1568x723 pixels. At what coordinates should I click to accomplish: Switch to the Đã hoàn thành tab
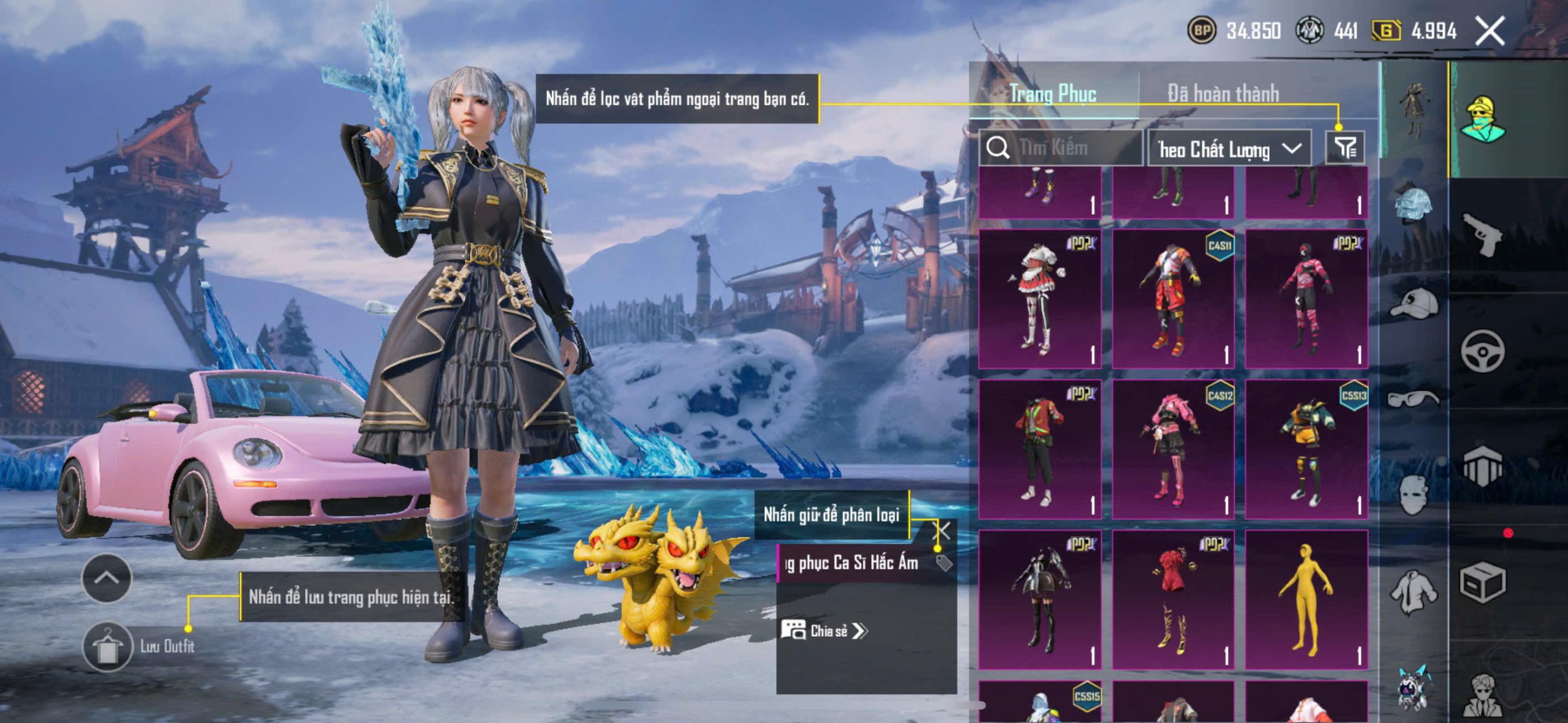tap(1223, 94)
